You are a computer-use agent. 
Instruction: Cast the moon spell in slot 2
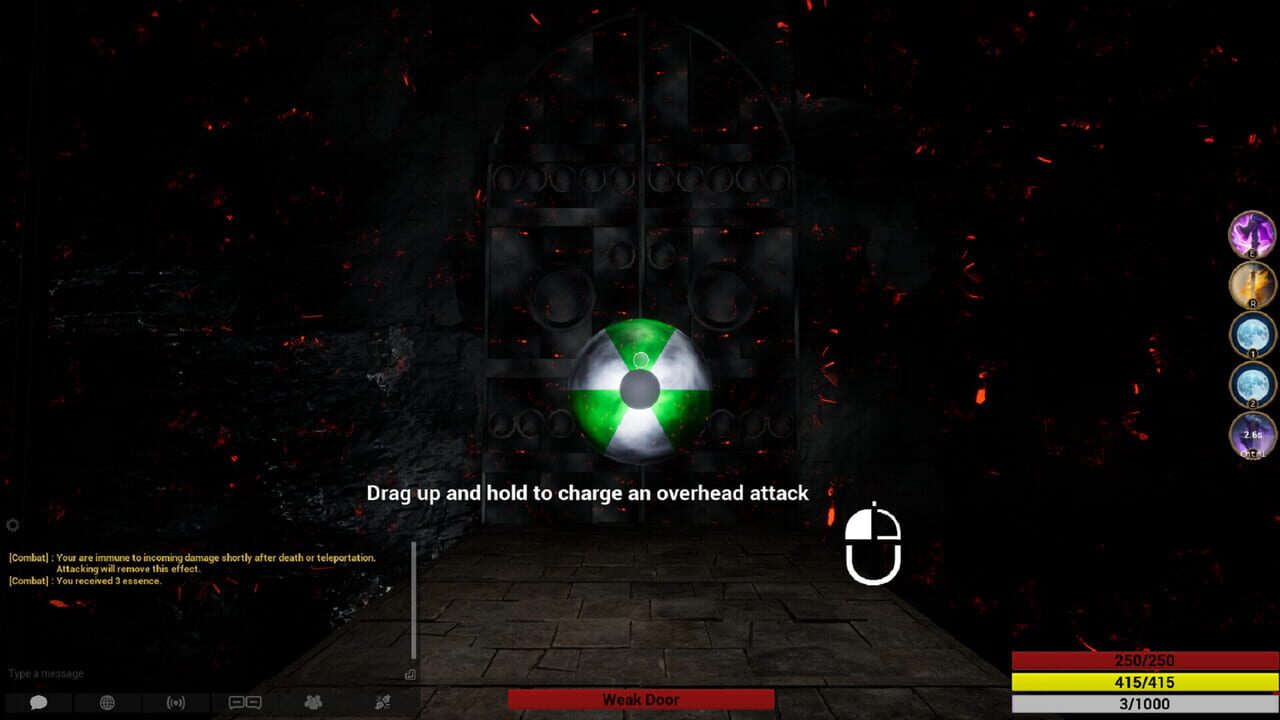(1249, 387)
